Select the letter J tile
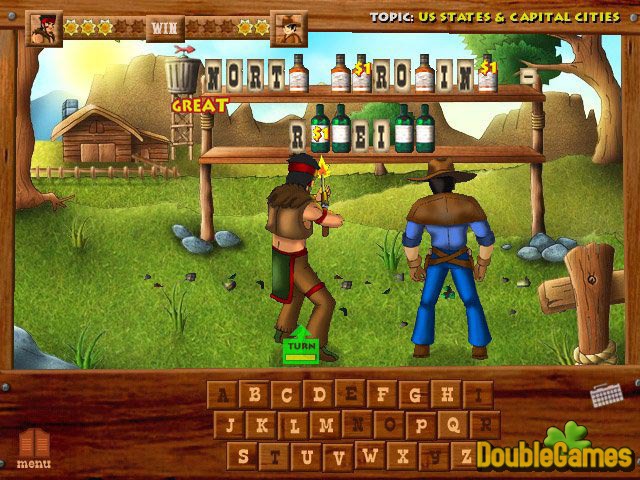Viewport: 640px width, 480px height. (x=230, y=425)
